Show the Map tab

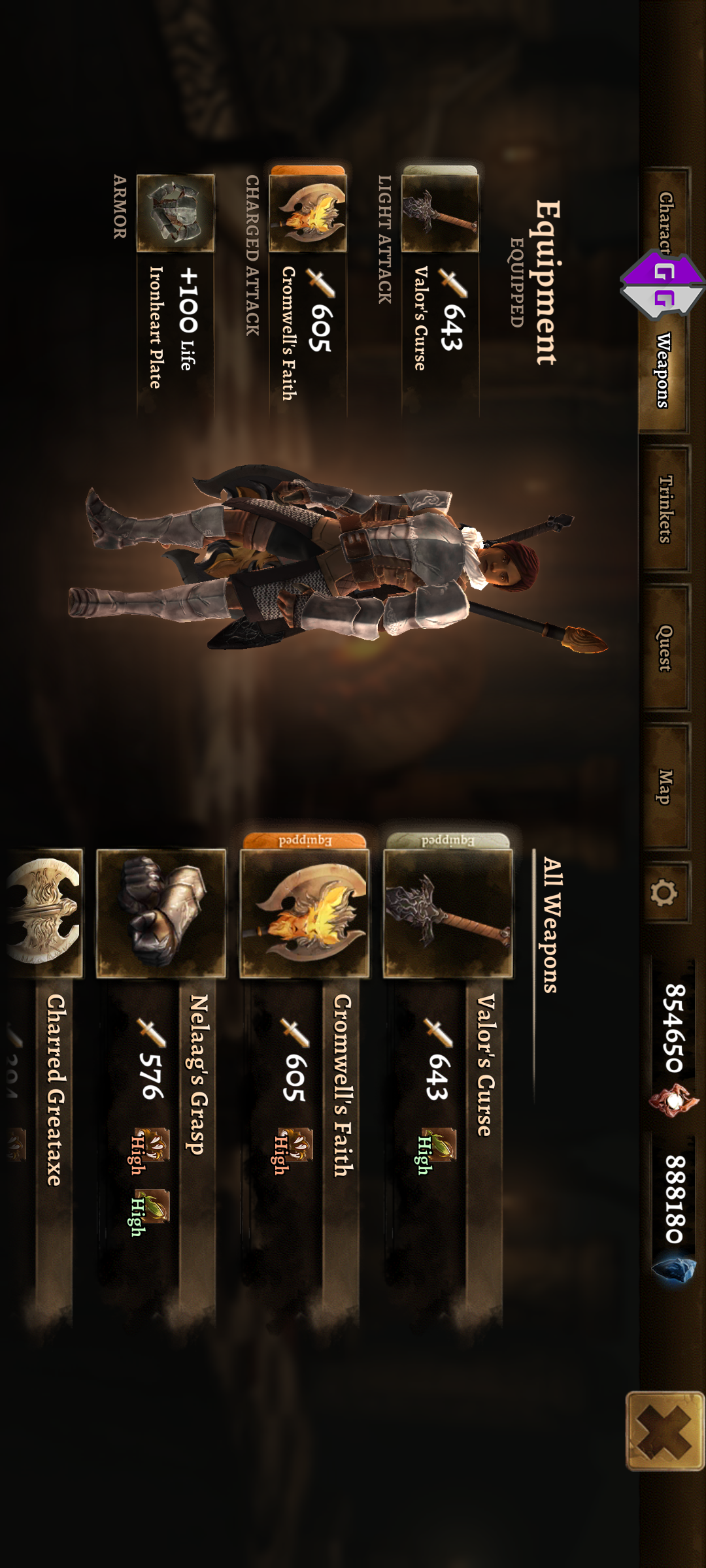(x=665, y=786)
